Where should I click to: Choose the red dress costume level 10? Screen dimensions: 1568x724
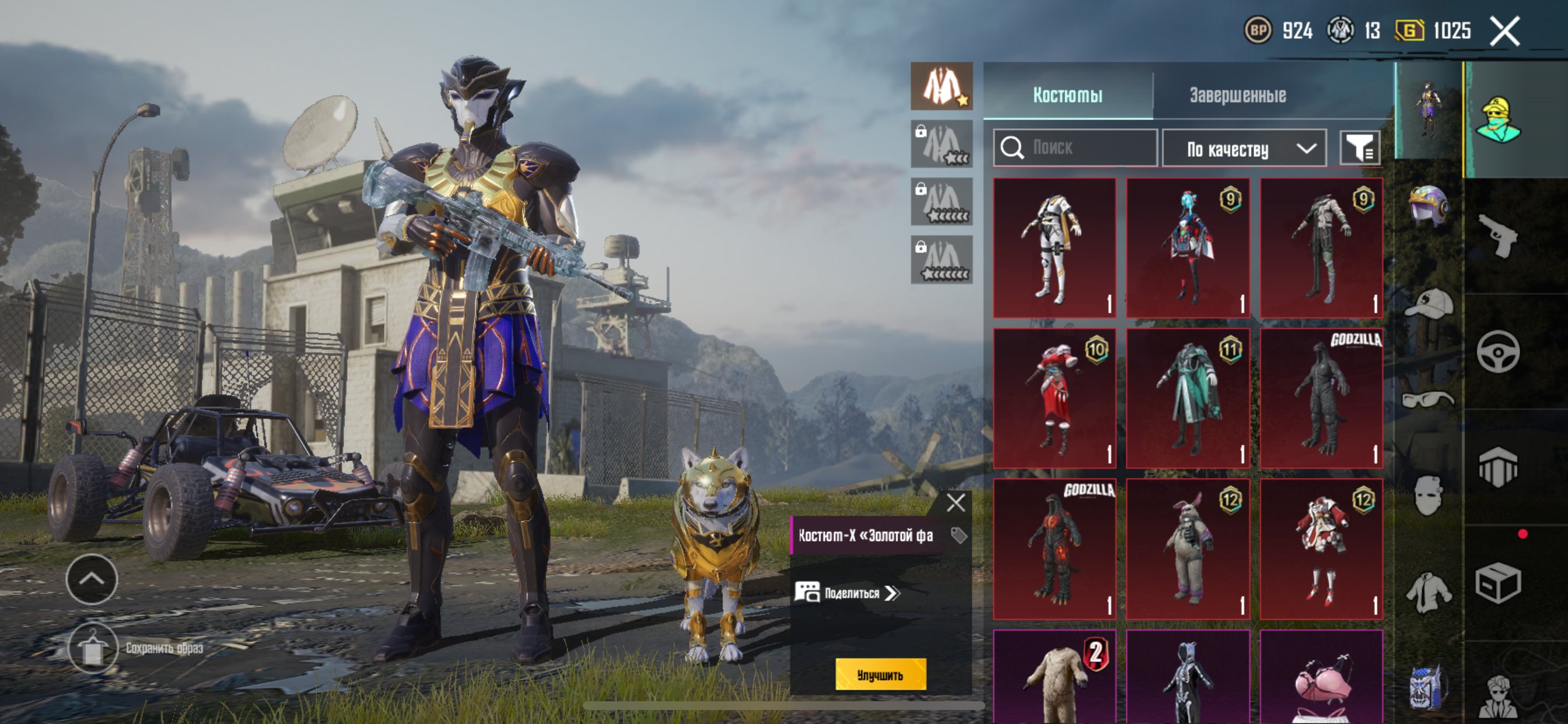pos(1054,398)
